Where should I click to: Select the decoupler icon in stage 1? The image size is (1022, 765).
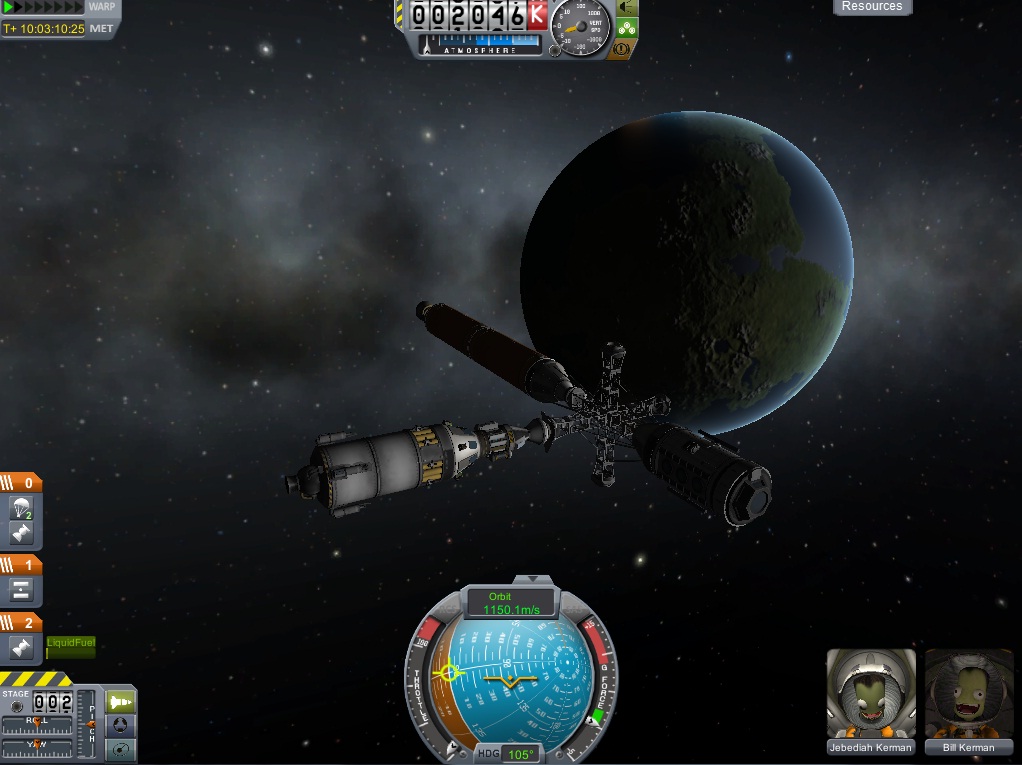tap(21, 590)
